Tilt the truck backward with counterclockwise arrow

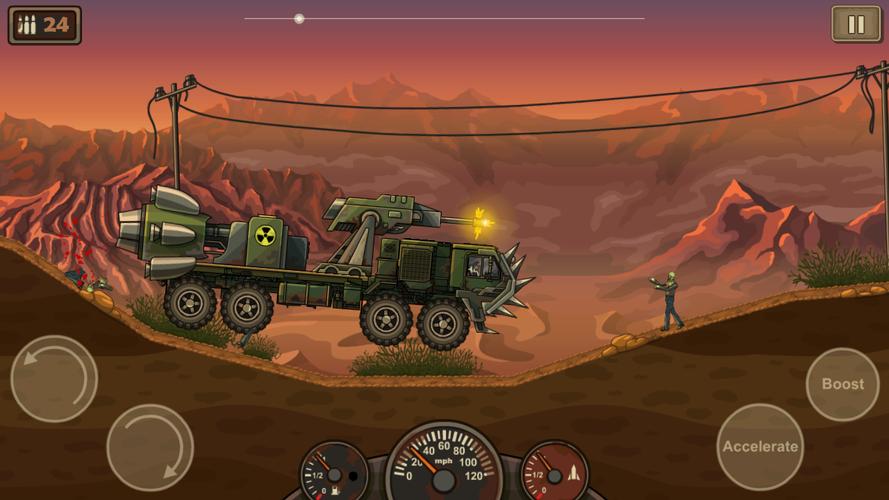tap(54, 378)
